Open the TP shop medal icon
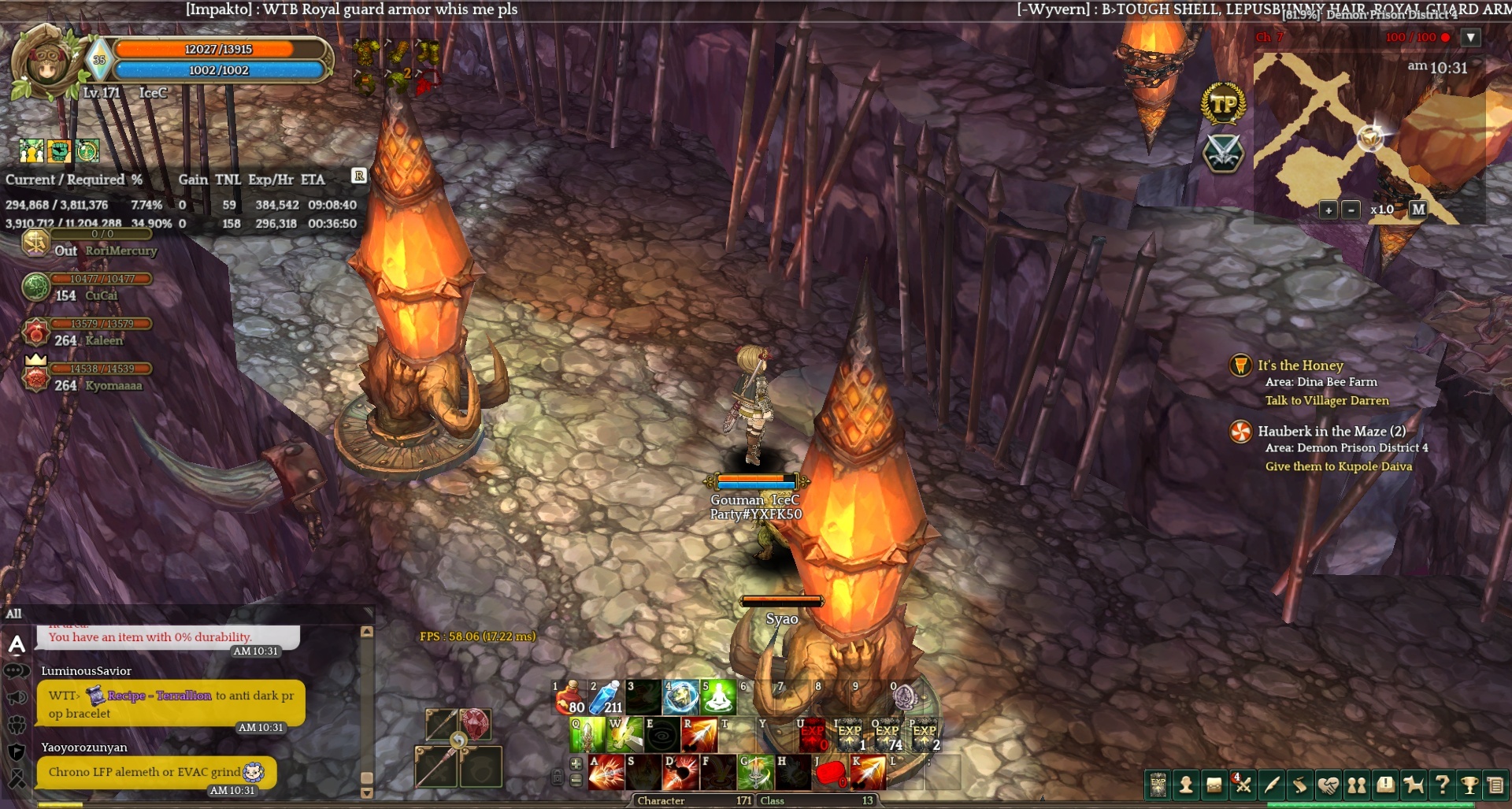Viewport: 1512px width, 809px height. click(x=1223, y=104)
